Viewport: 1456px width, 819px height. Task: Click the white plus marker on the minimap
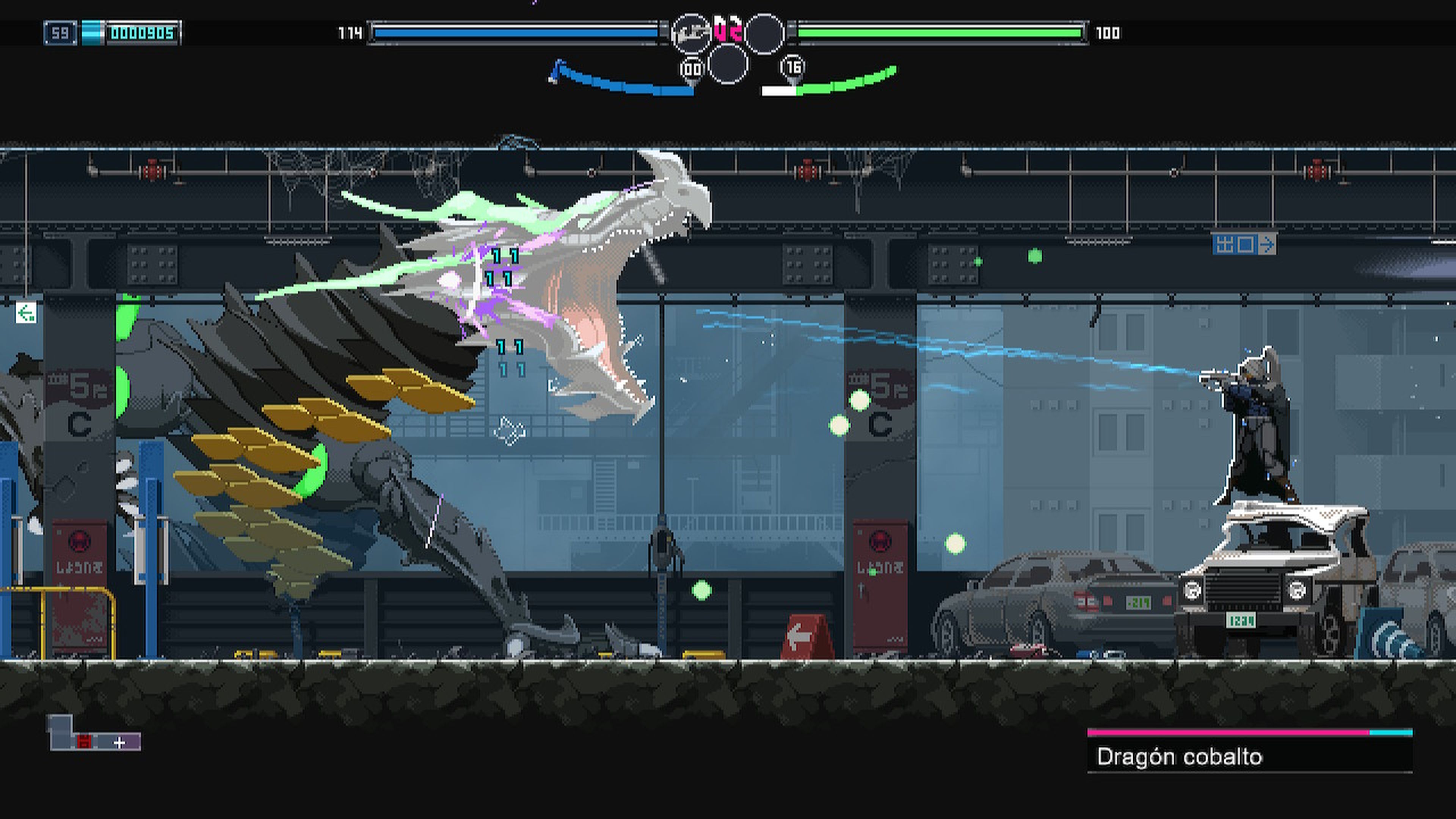coord(120,743)
